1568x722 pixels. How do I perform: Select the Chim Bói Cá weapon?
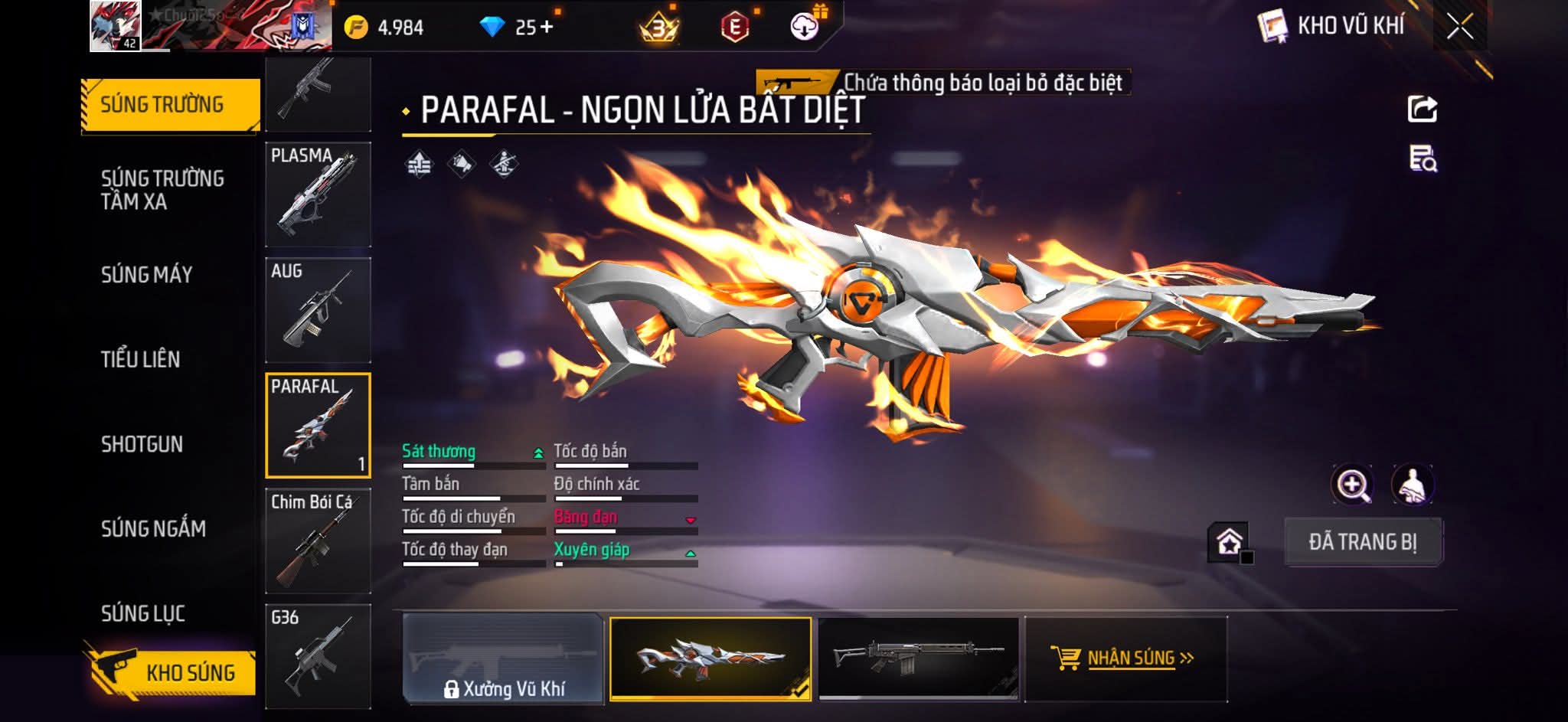coord(318,541)
